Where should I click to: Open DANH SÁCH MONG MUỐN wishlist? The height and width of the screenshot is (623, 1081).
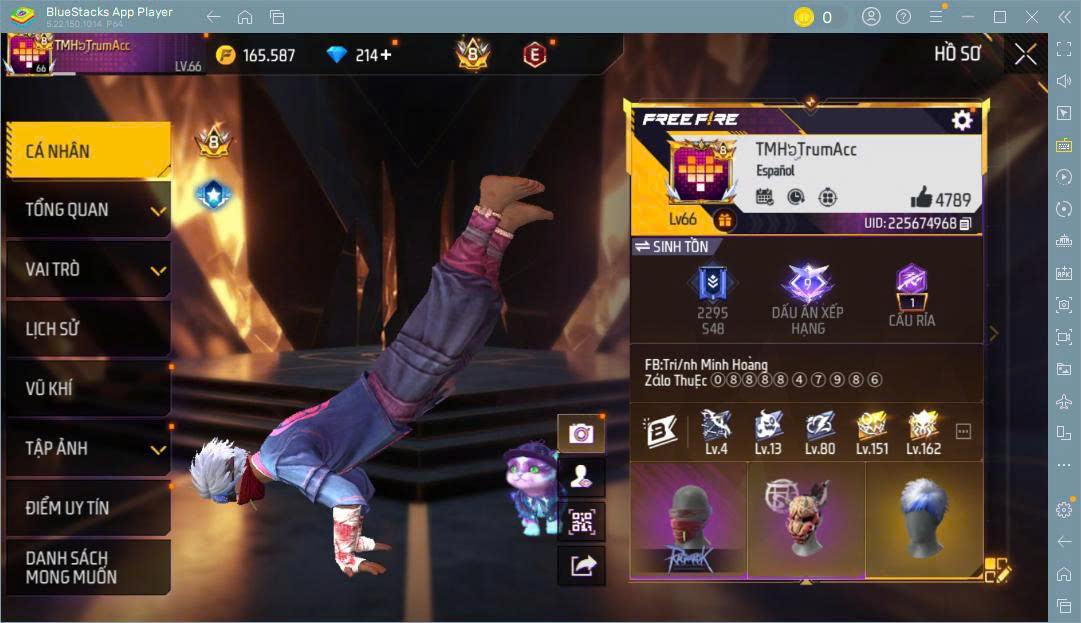tap(88, 567)
